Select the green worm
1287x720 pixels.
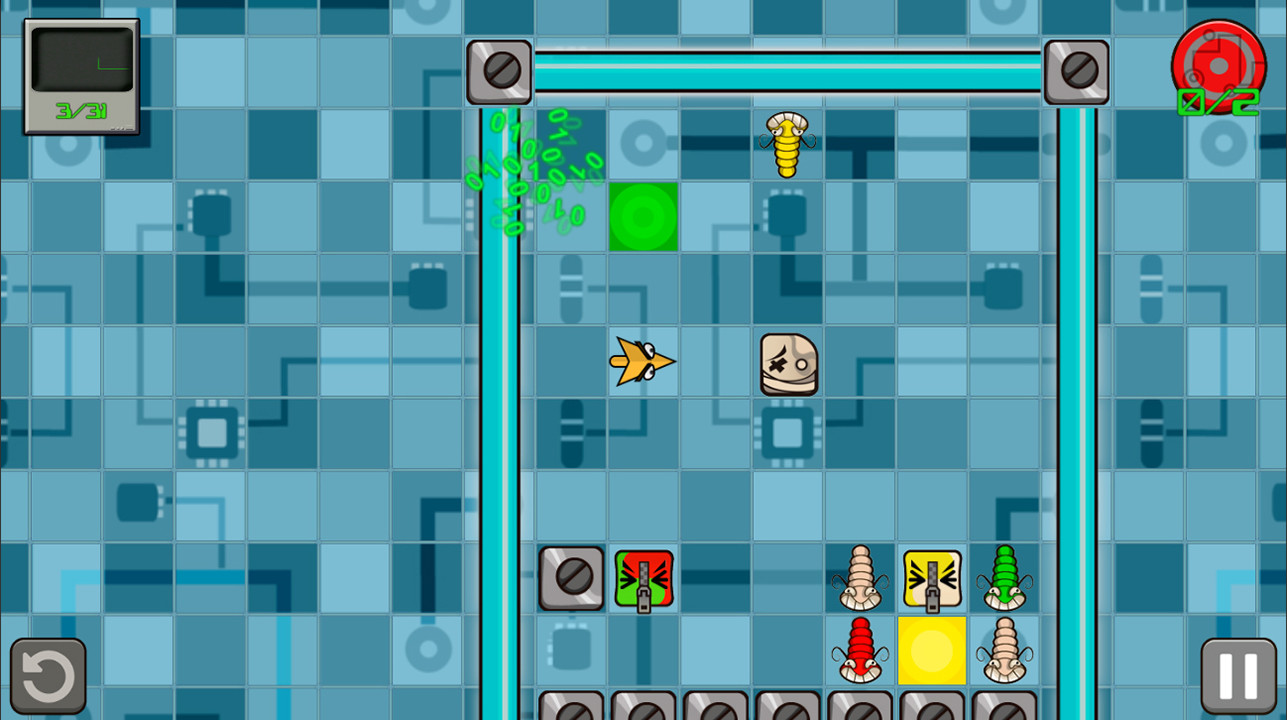tap(1003, 578)
